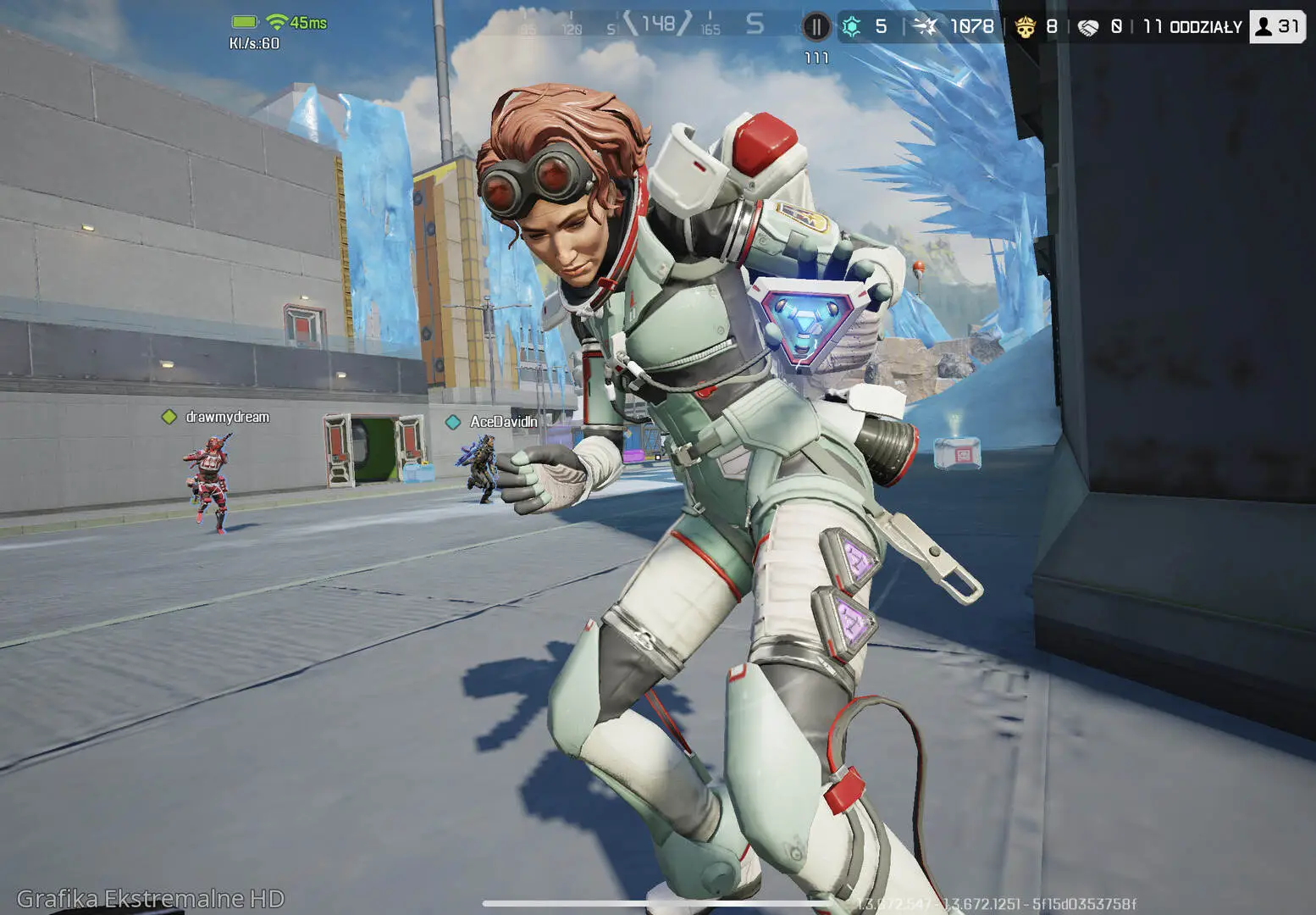The image size is (1316, 915).
Task: Click the damage burst icon next to 1078
Action: 926,26
